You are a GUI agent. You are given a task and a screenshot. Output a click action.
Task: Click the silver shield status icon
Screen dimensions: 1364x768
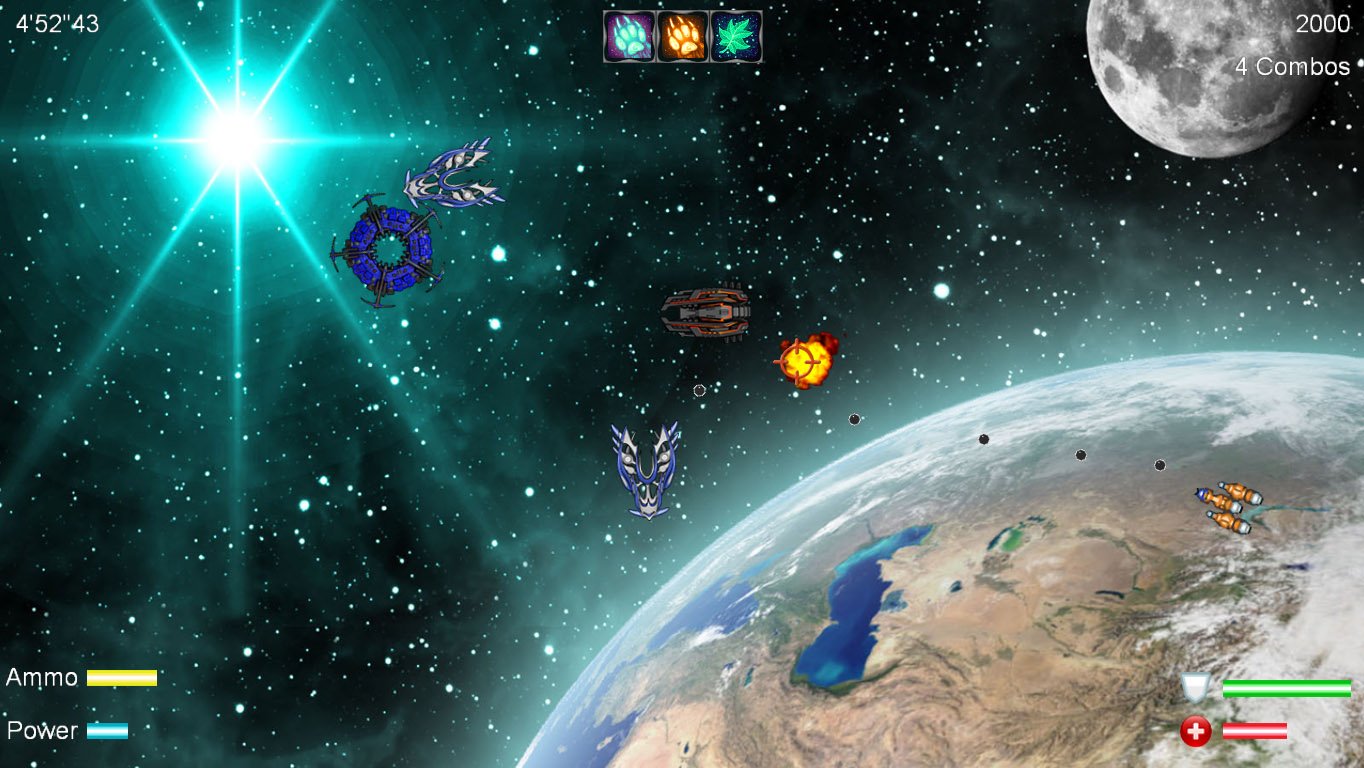tap(1196, 689)
